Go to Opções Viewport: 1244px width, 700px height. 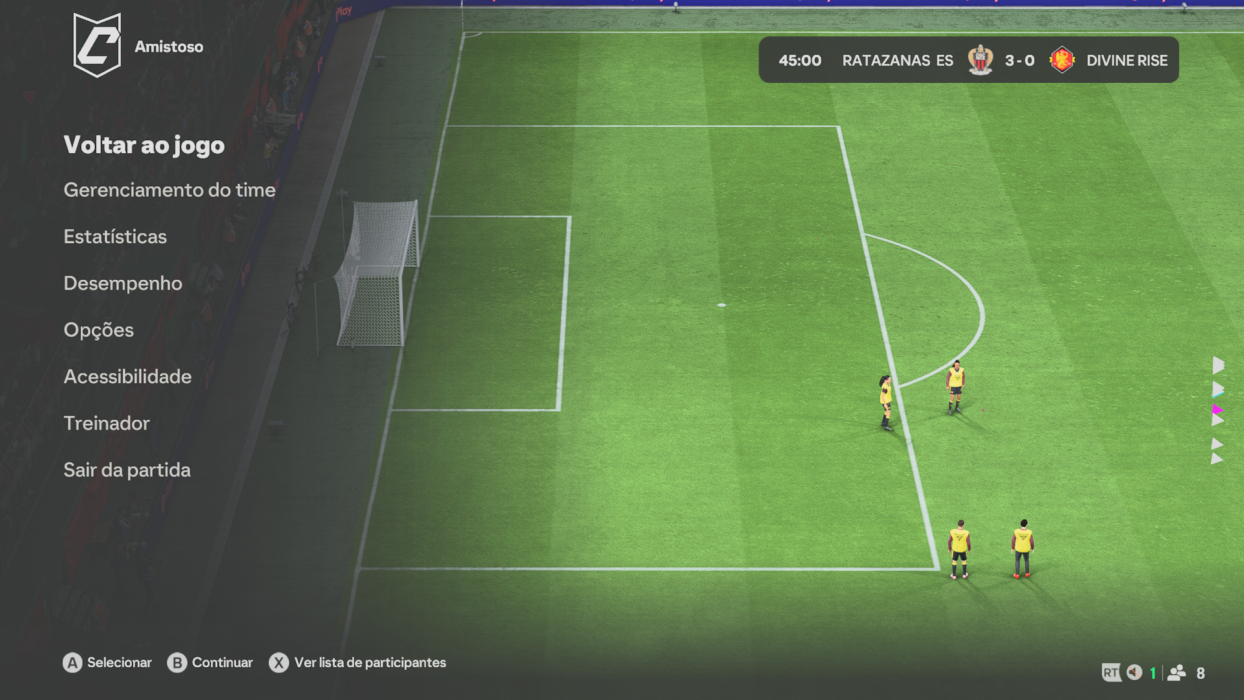[x=98, y=330]
